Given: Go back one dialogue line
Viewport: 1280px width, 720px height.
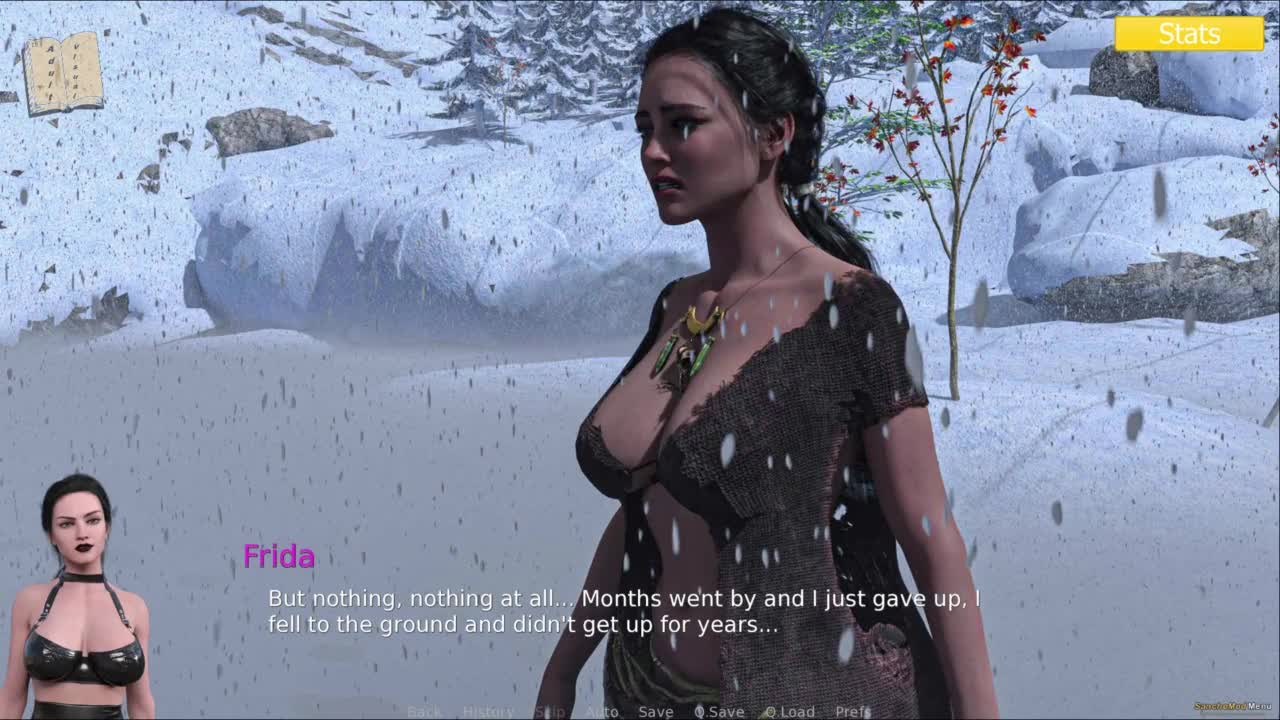Looking at the screenshot, I should [424, 712].
